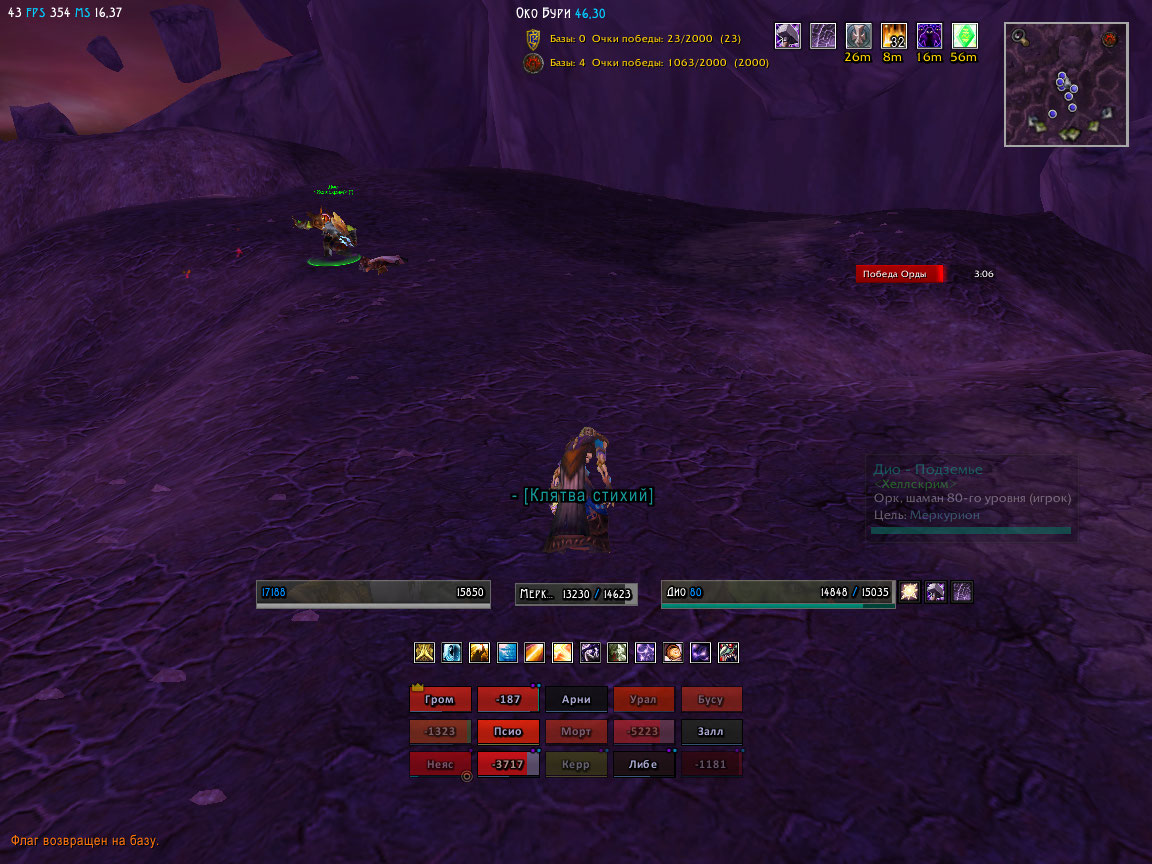Target Псио in the raid frames

(508, 732)
